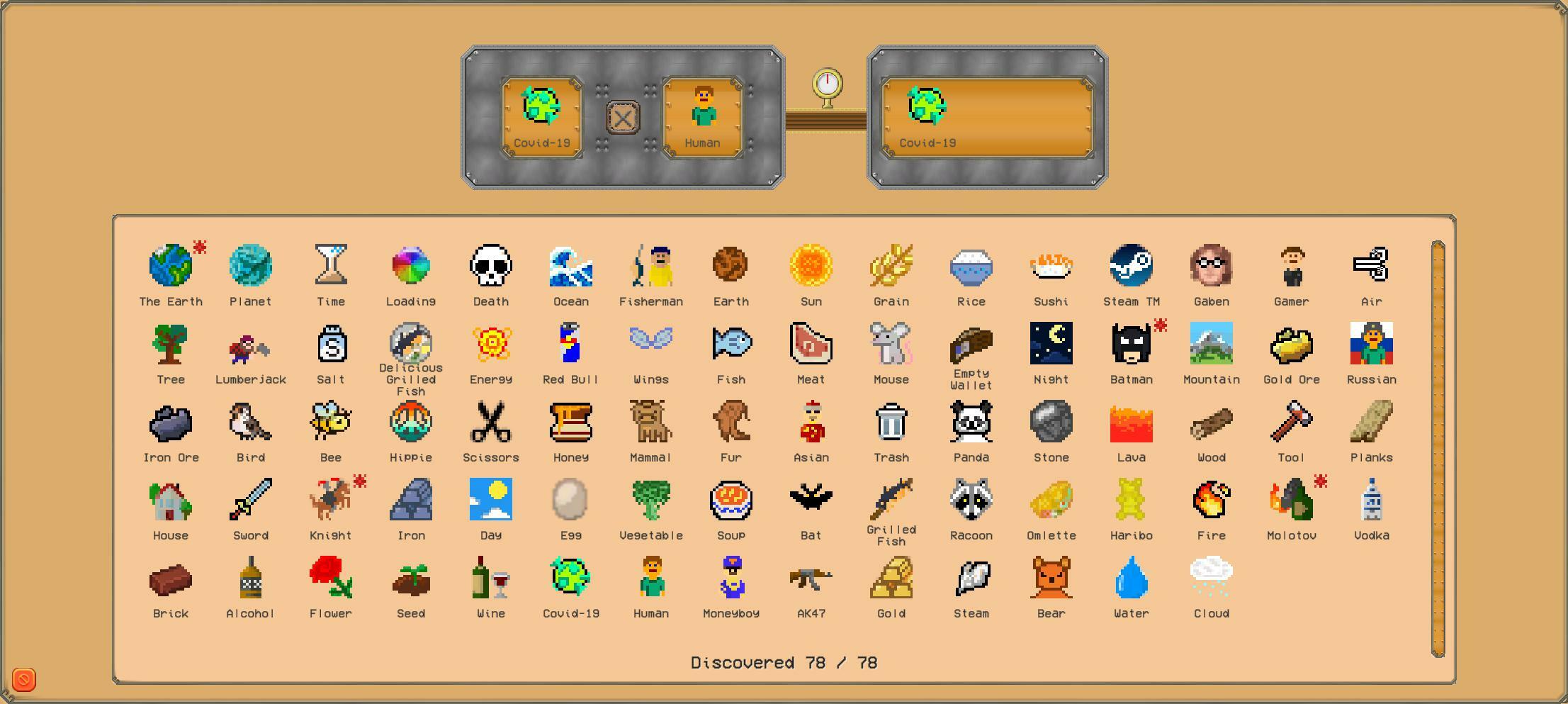Image resolution: width=1568 pixels, height=704 pixels.
Task: Select the Delicious Grilled Fish element
Action: tap(410, 344)
